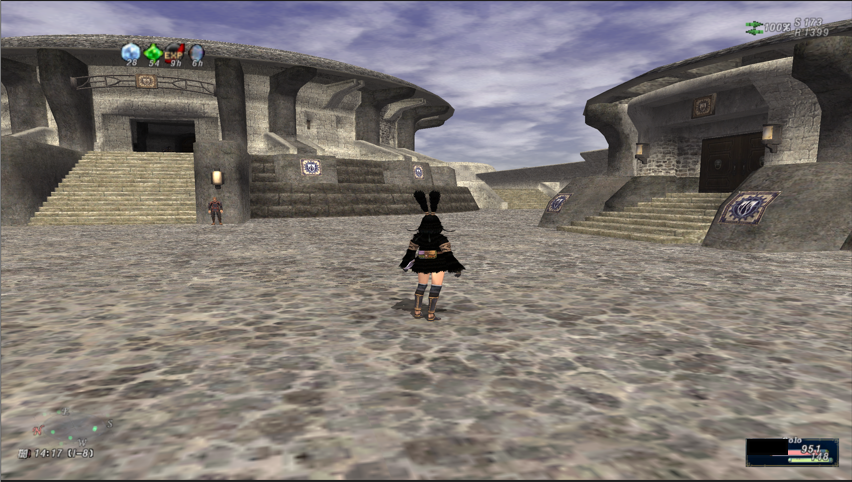Click the green network connection arrows icon
Screen dimensions: 852x482
[754, 28]
